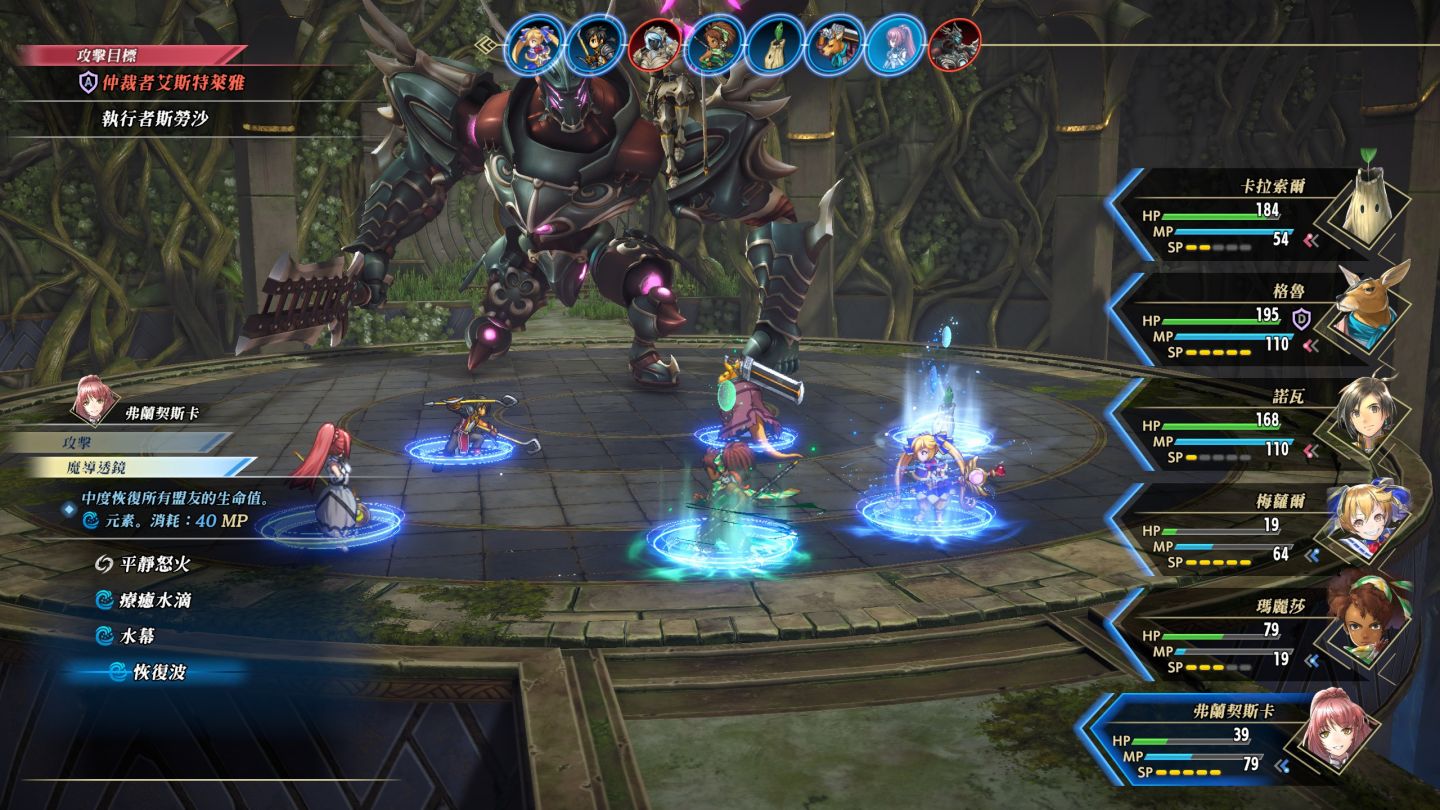Select the dark armored boss turn-order icon

[x=954, y=44]
